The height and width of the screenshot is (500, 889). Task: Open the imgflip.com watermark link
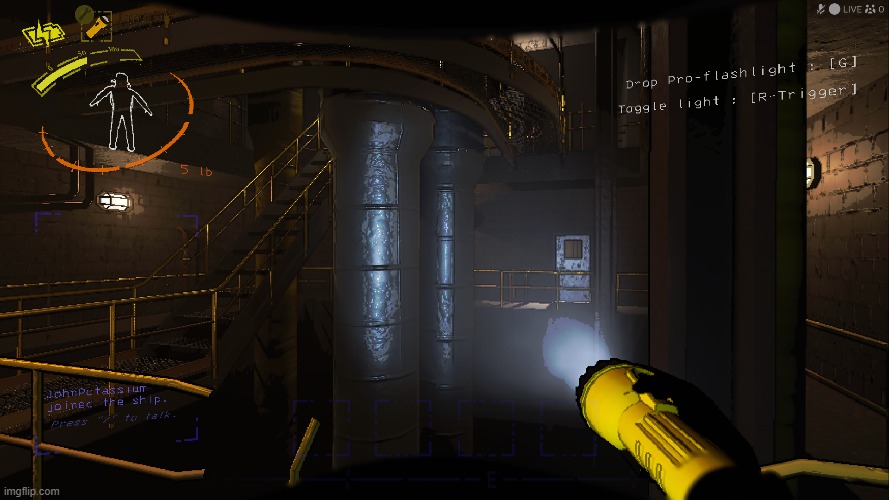30,491
